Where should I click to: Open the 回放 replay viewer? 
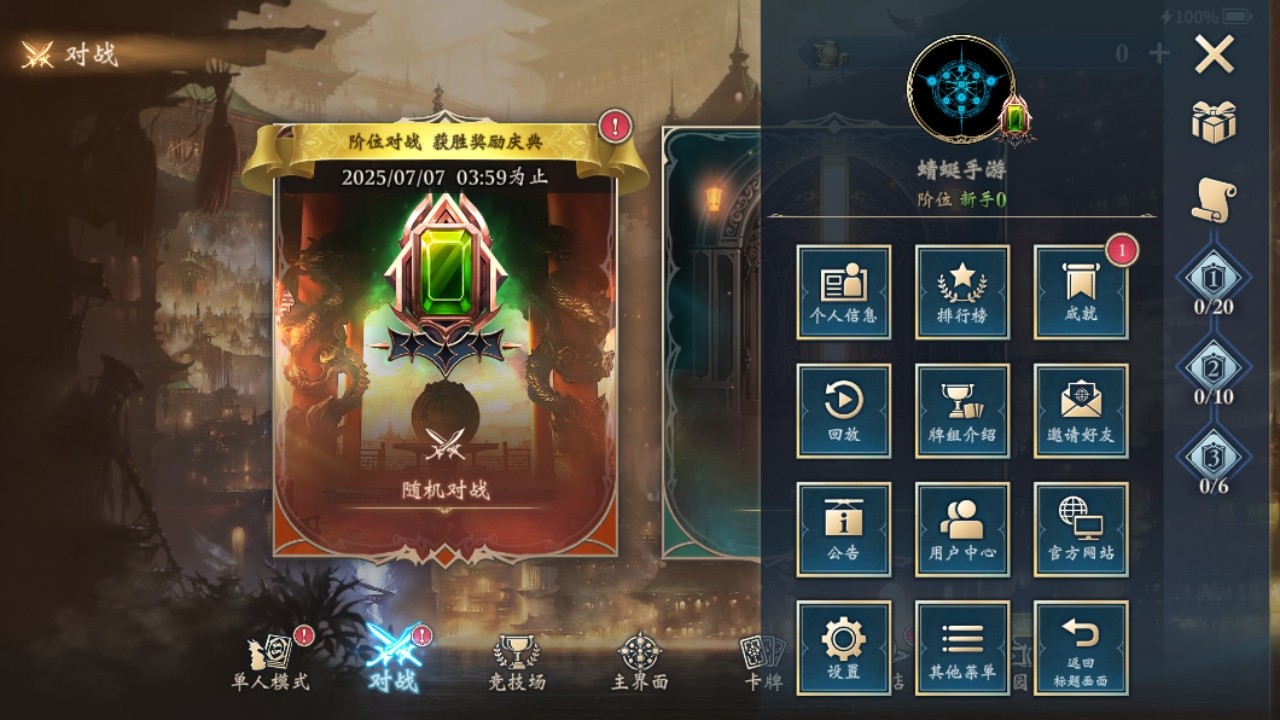pyautogui.click(x=844, y=411)
